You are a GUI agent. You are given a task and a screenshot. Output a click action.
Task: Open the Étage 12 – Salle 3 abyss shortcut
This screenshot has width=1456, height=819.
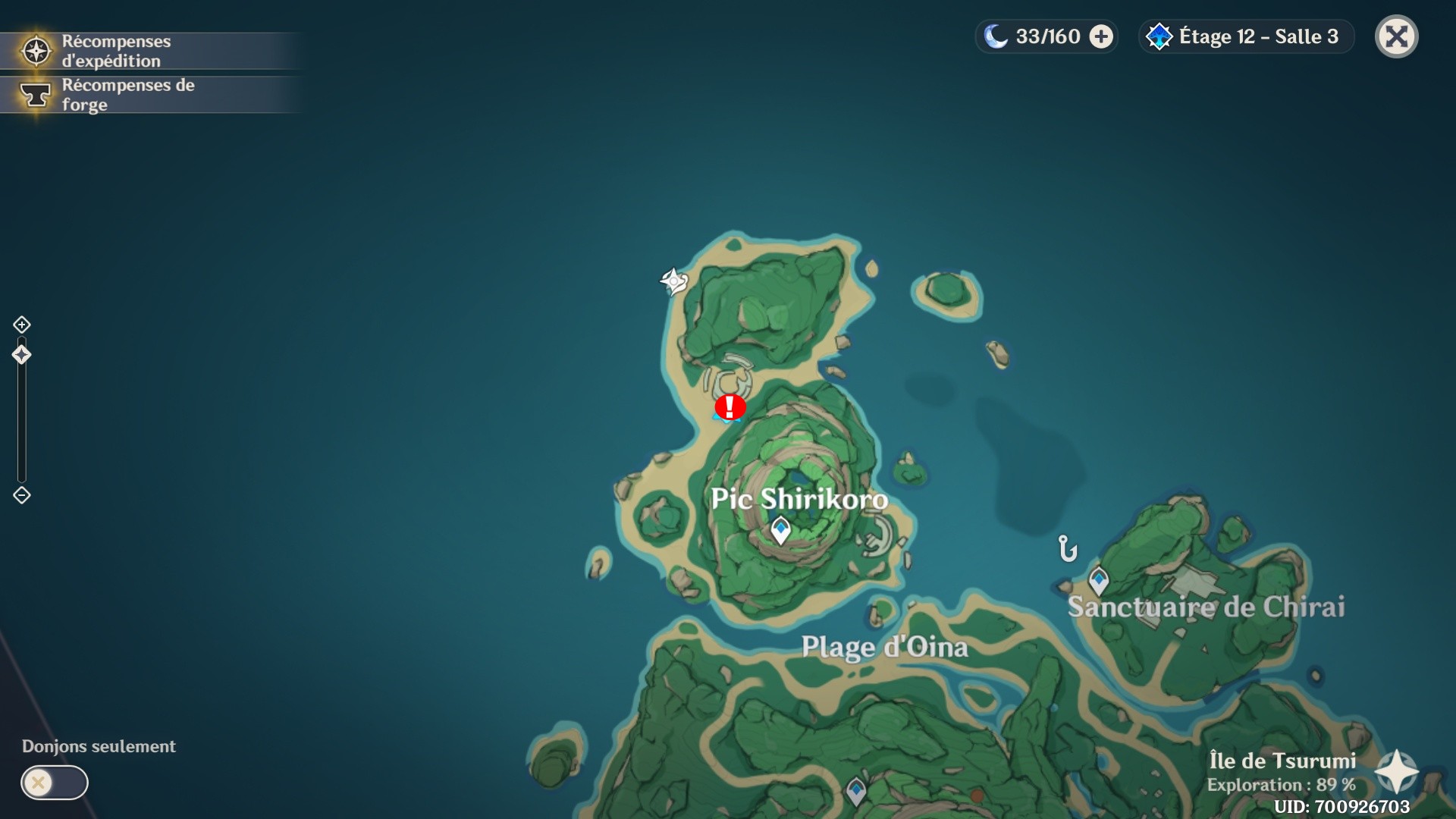pos(1245,36)
